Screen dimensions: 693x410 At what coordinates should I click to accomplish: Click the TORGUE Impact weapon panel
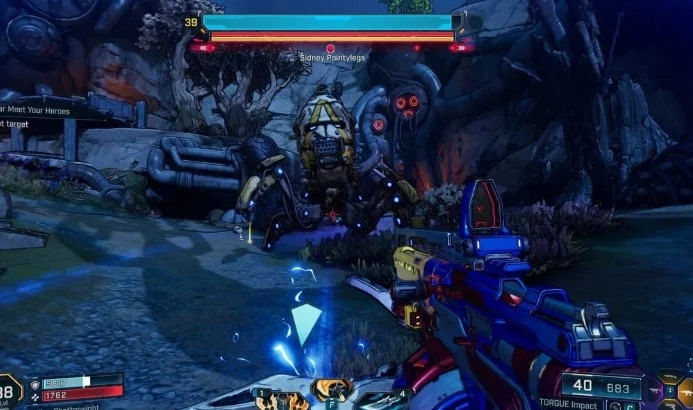pyautogui.click(x=600, y=391)
